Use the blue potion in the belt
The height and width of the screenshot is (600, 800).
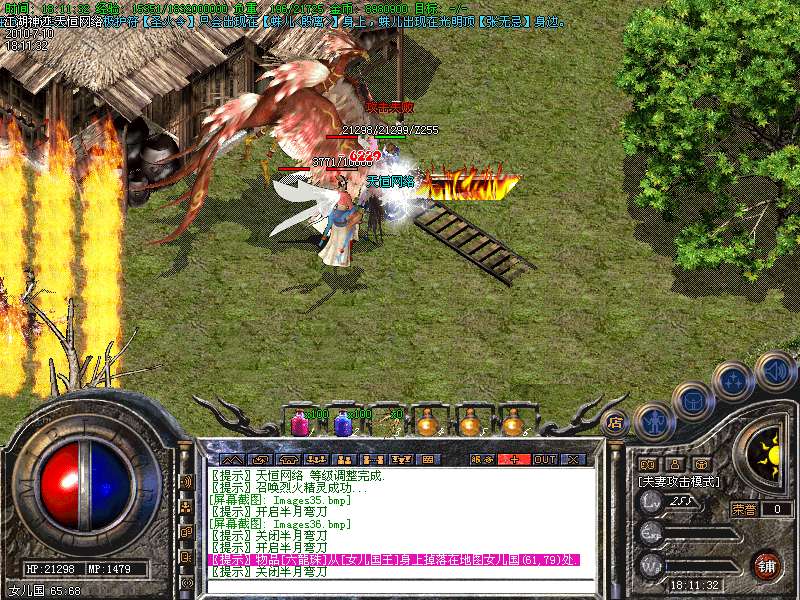[343, 424]
